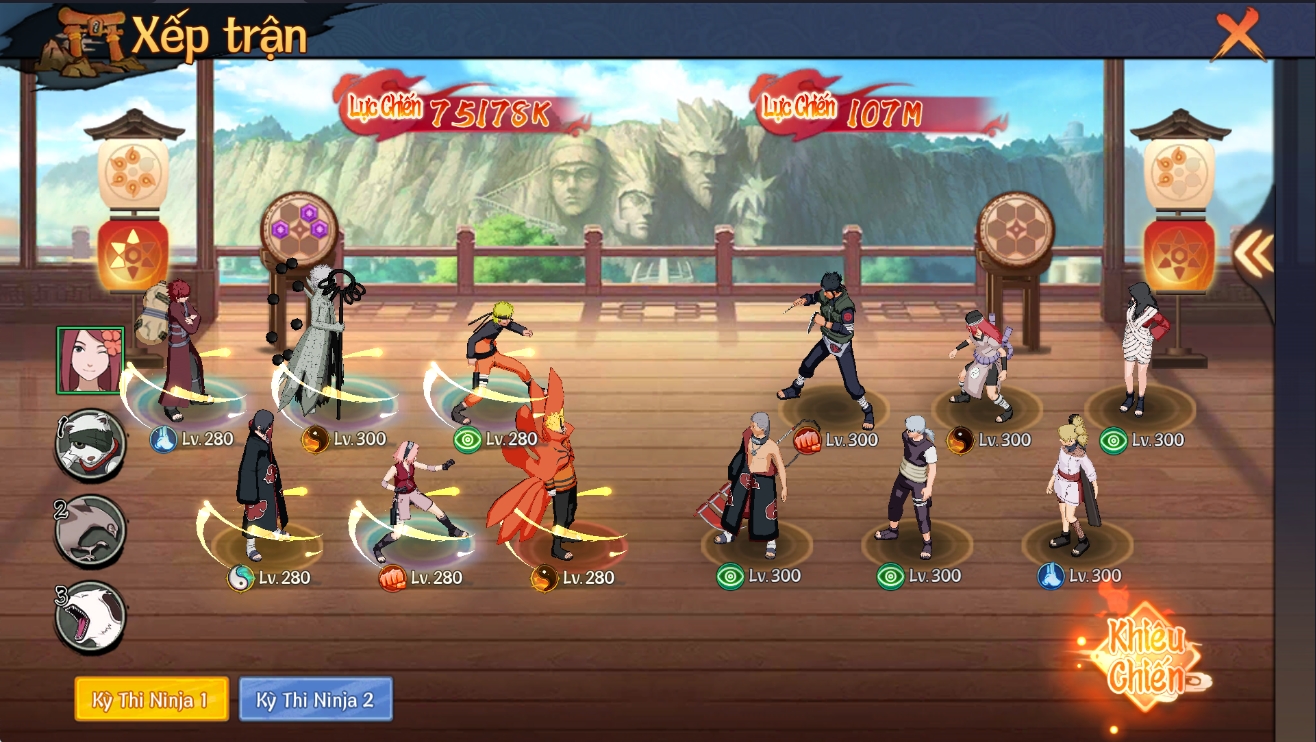Switch to the Kỳ Thi Ninja 2 tab
Screen dimensions: 1316x742
tap(315, 699)
